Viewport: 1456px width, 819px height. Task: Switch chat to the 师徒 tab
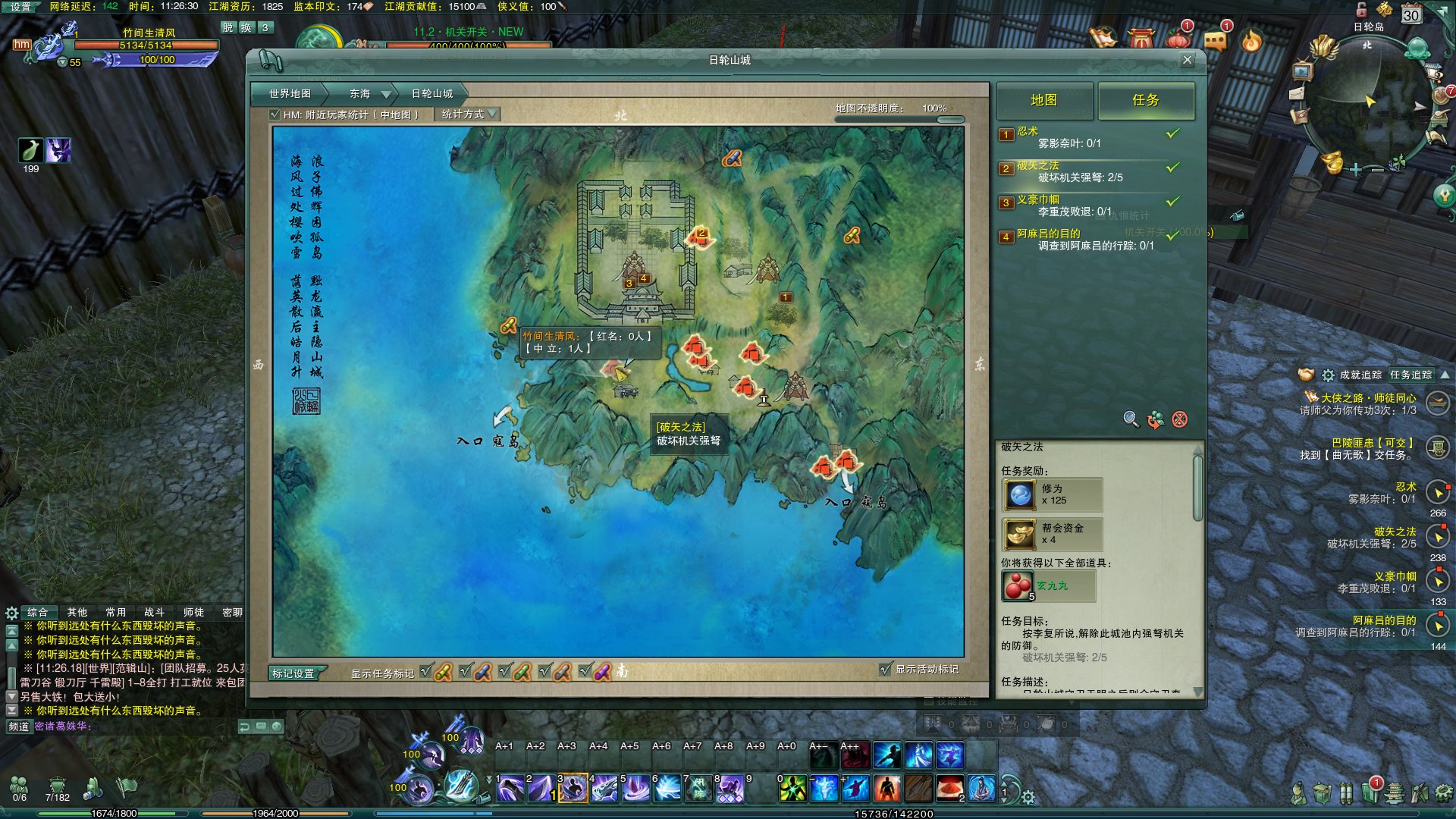point(193,612)
